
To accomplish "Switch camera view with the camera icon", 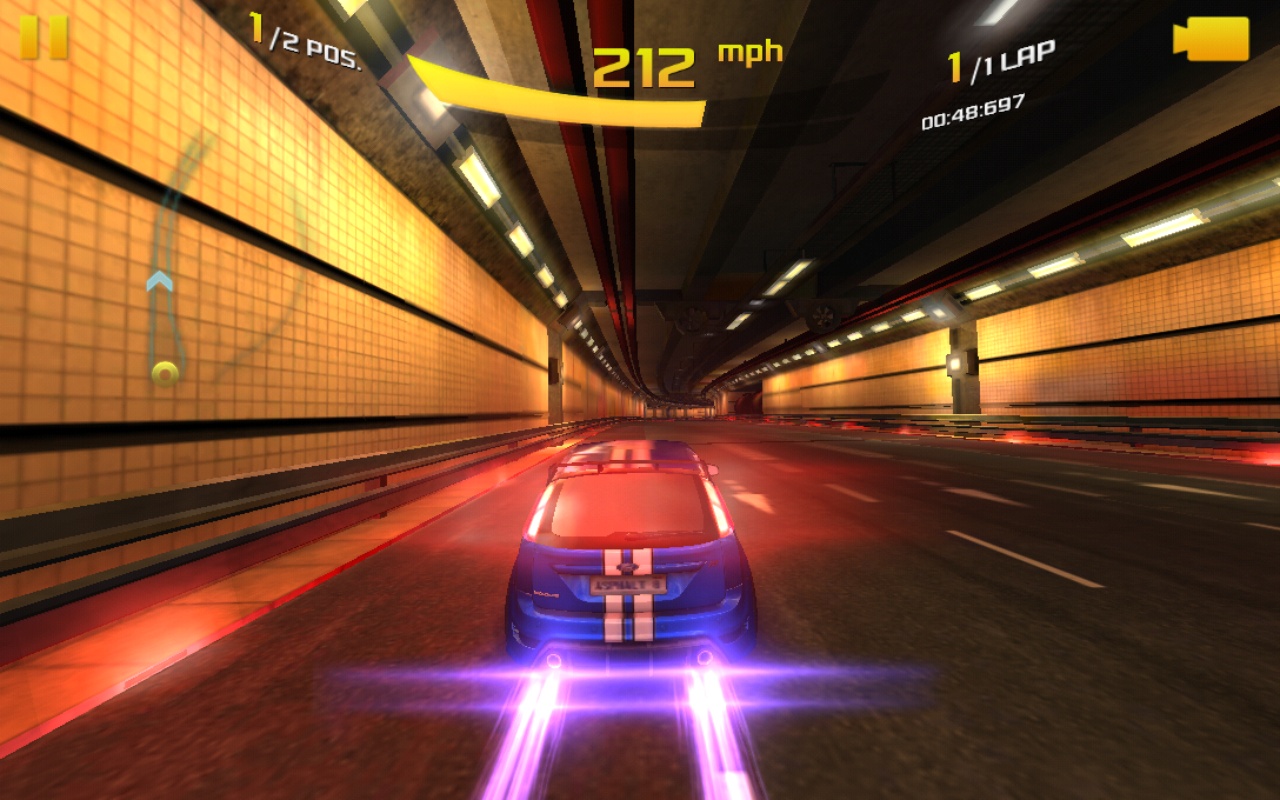I will point(1211,39).
